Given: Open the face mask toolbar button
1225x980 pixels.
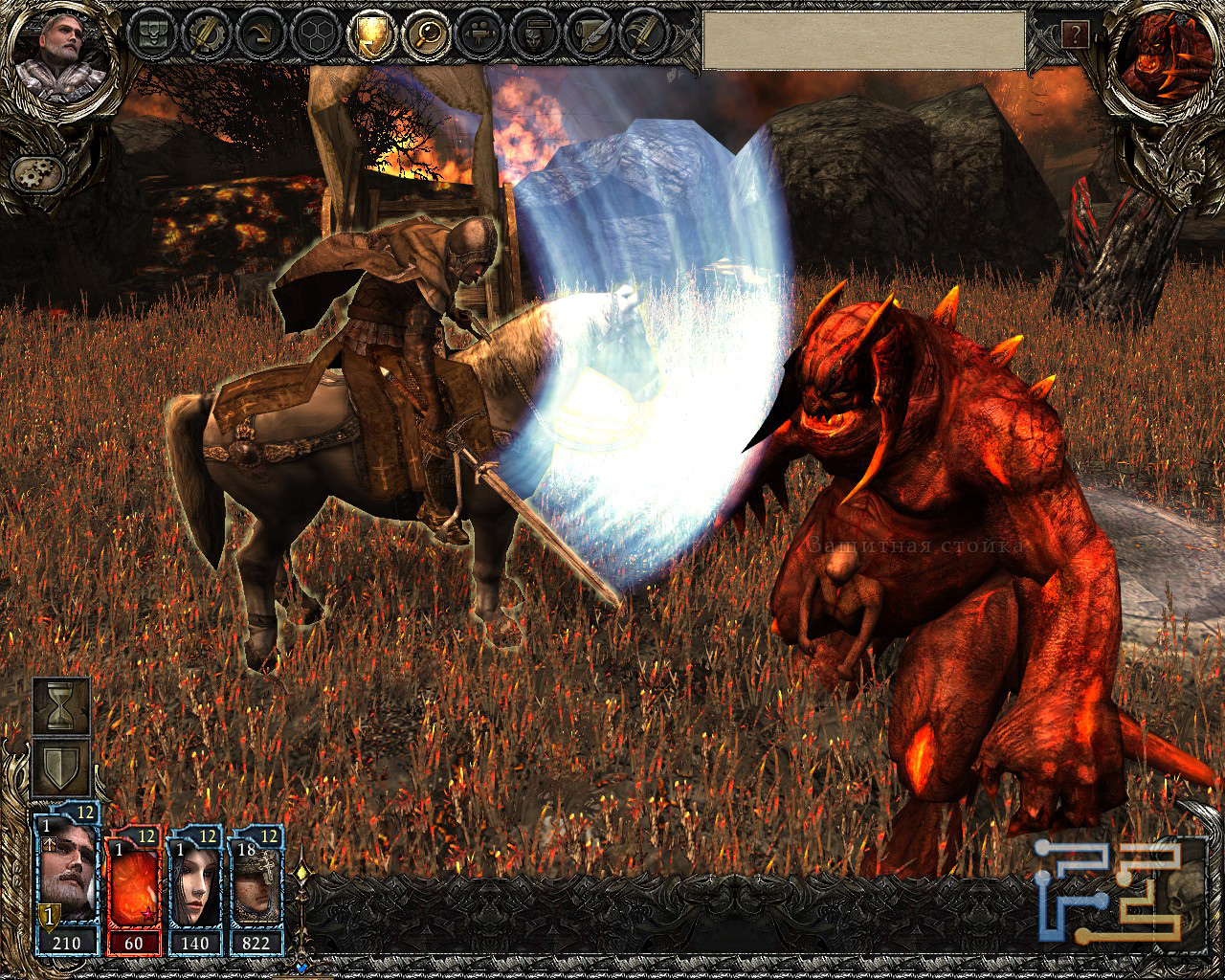Looking at the screenshot, I should coord(529,35).
